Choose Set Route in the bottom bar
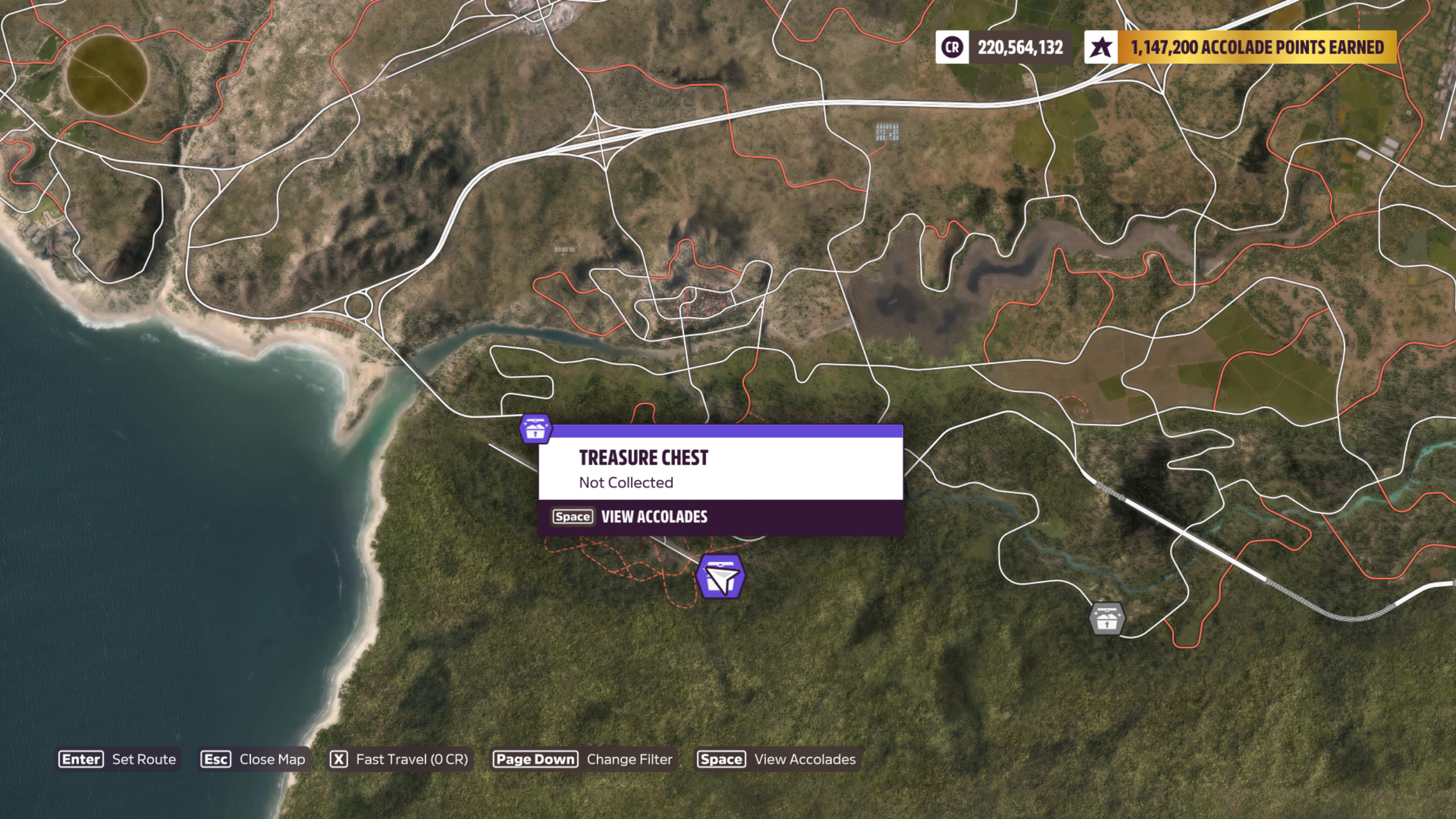Image resolution: width=1456 pixels, height=819 pixels. click(x=118, y=759)
